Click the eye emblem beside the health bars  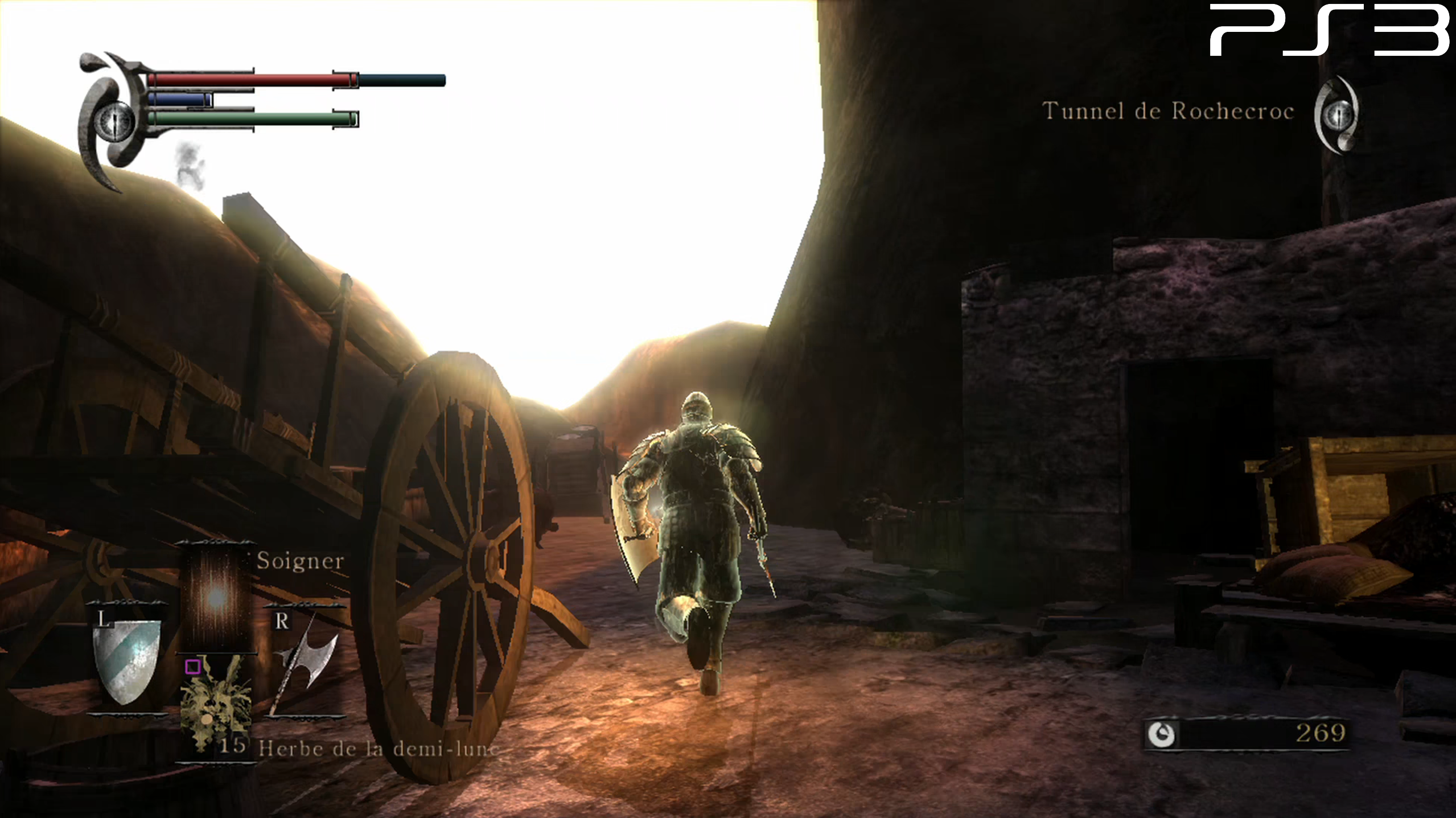114,121
